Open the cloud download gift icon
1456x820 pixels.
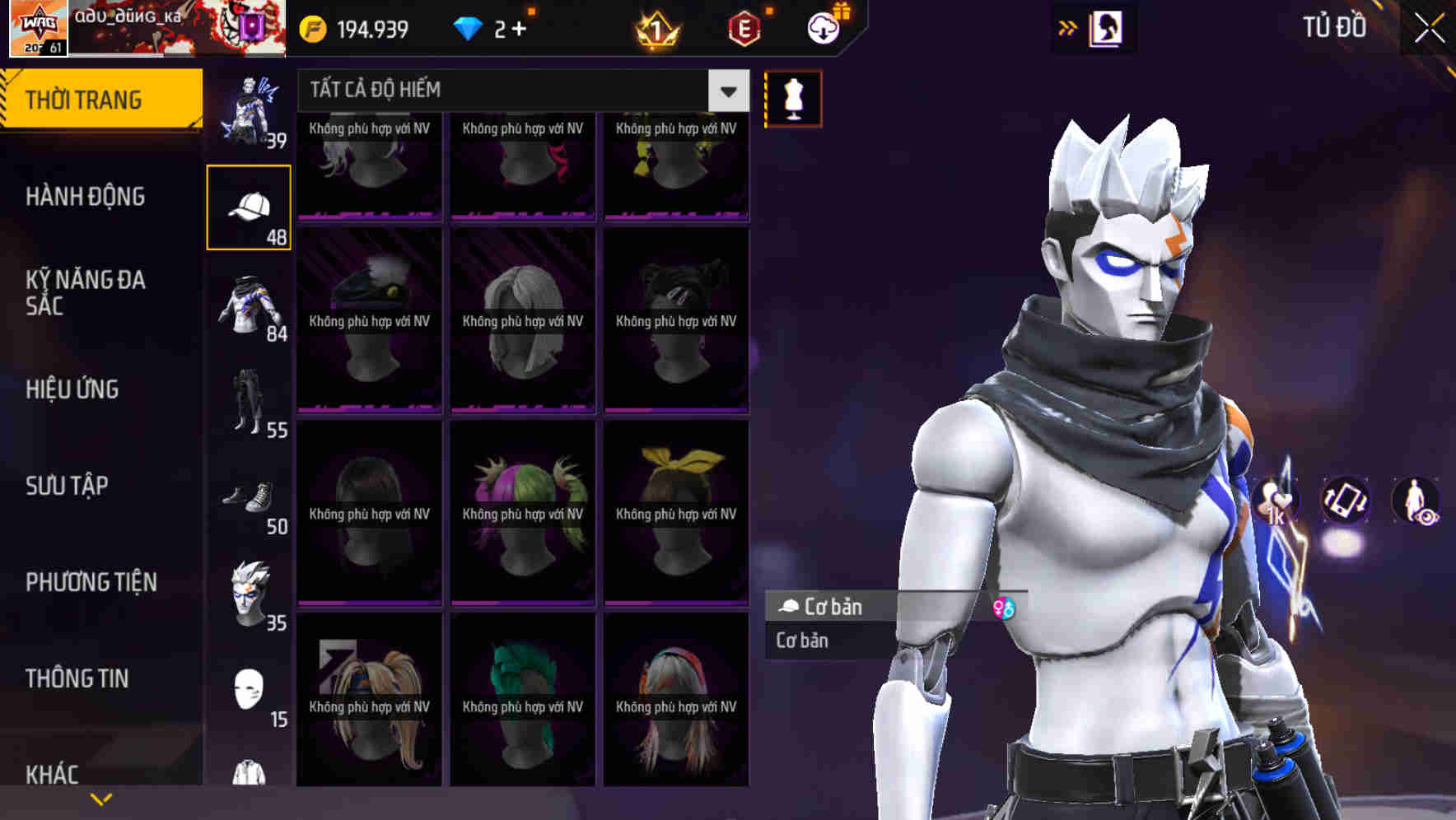click(821, 27)
